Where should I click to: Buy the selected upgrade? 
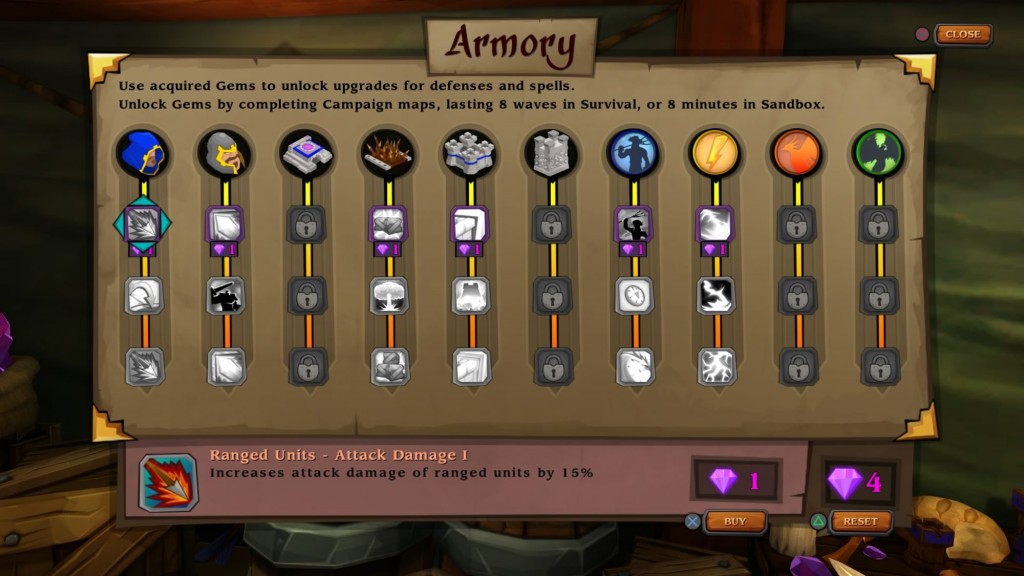[735, 521]
